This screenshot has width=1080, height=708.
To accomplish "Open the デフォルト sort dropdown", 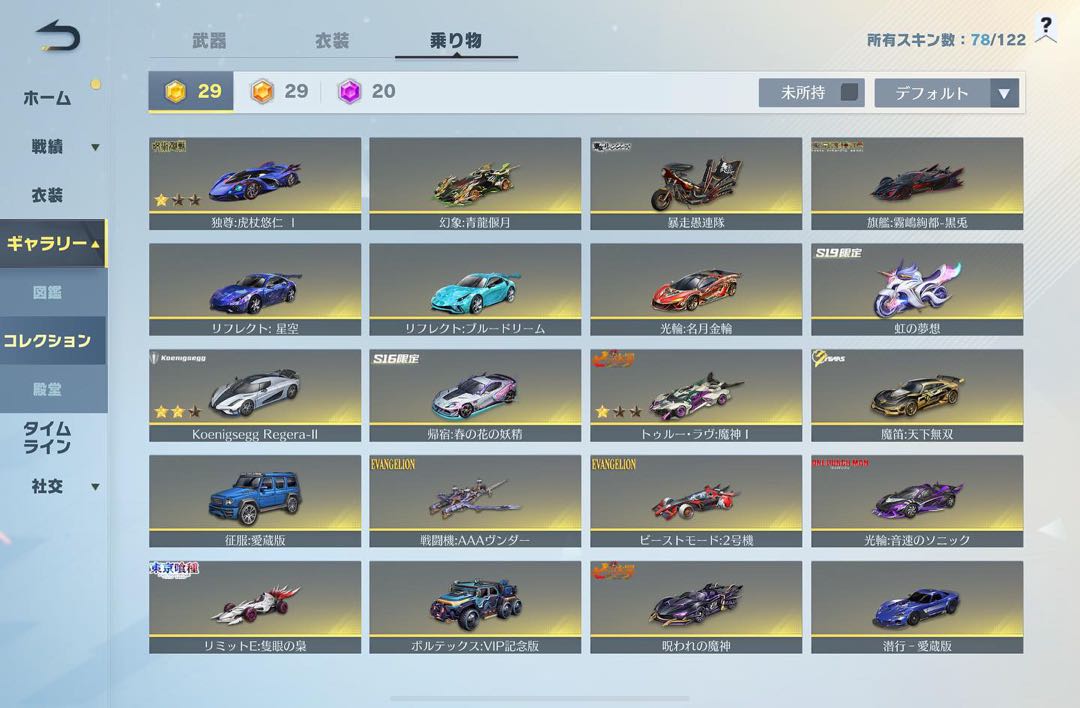I will [x=946, y=93].
